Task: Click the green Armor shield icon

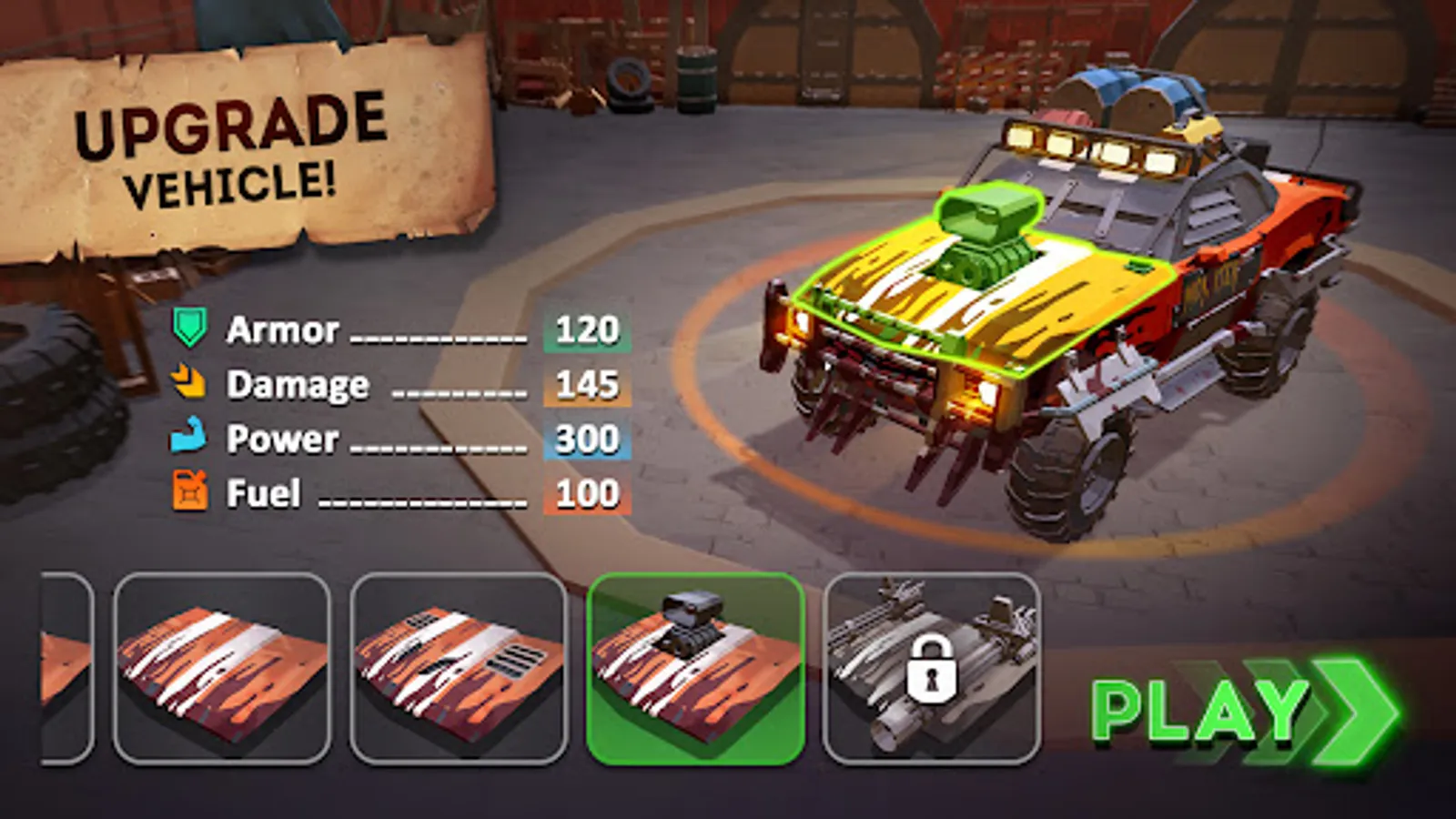Action: tap(188, 330)
